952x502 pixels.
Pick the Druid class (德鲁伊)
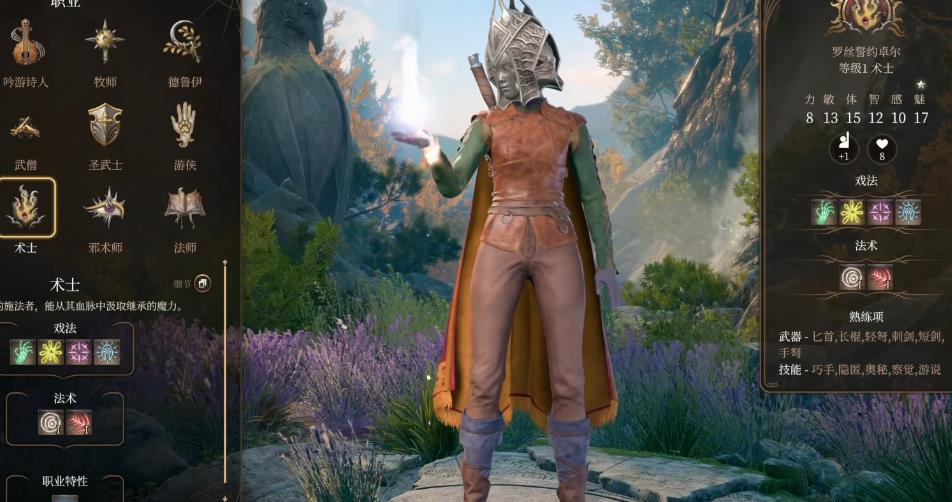pos(184,44)
